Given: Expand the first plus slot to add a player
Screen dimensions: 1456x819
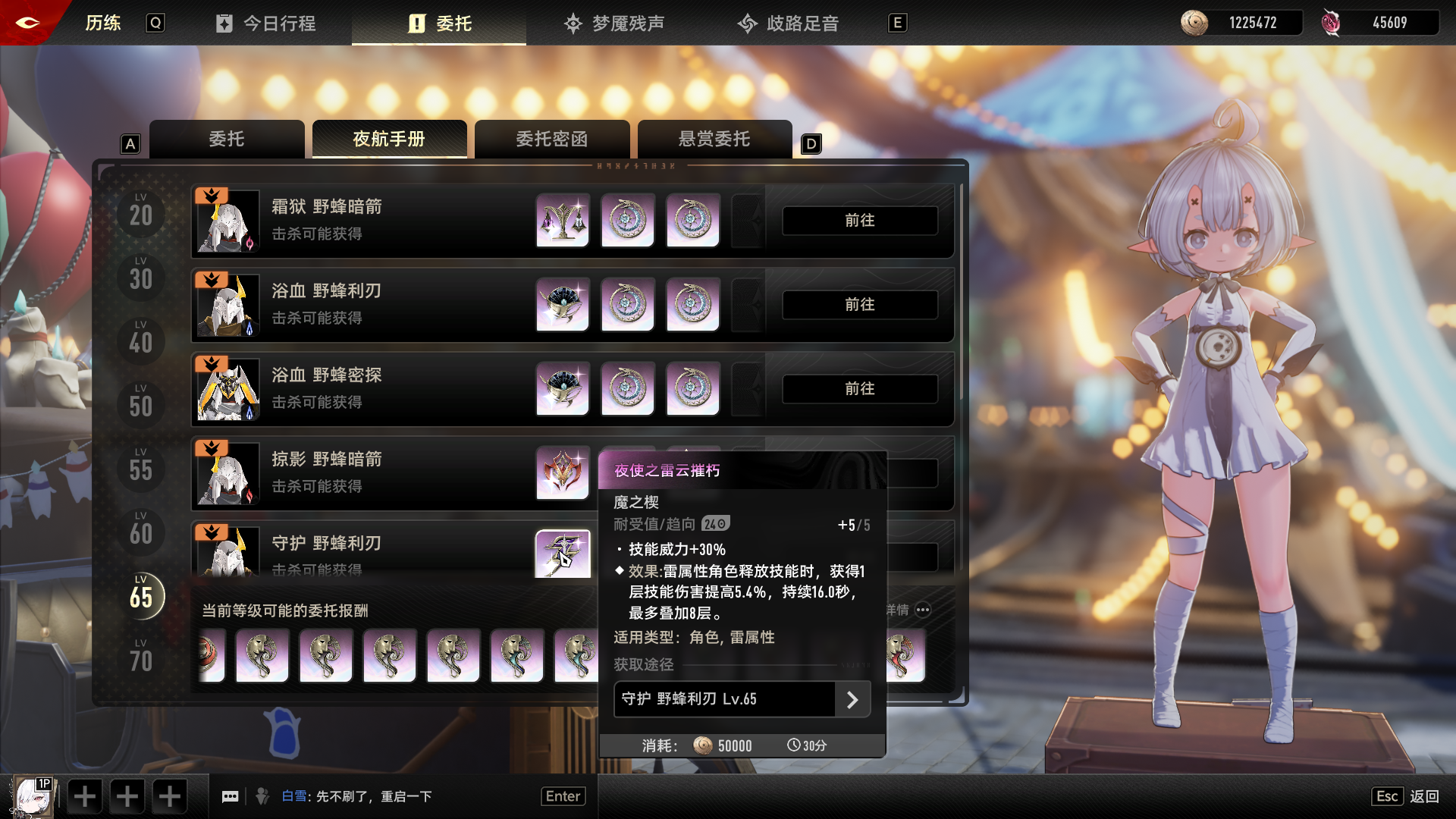Looking at the screenshot, I should point(84,795).
